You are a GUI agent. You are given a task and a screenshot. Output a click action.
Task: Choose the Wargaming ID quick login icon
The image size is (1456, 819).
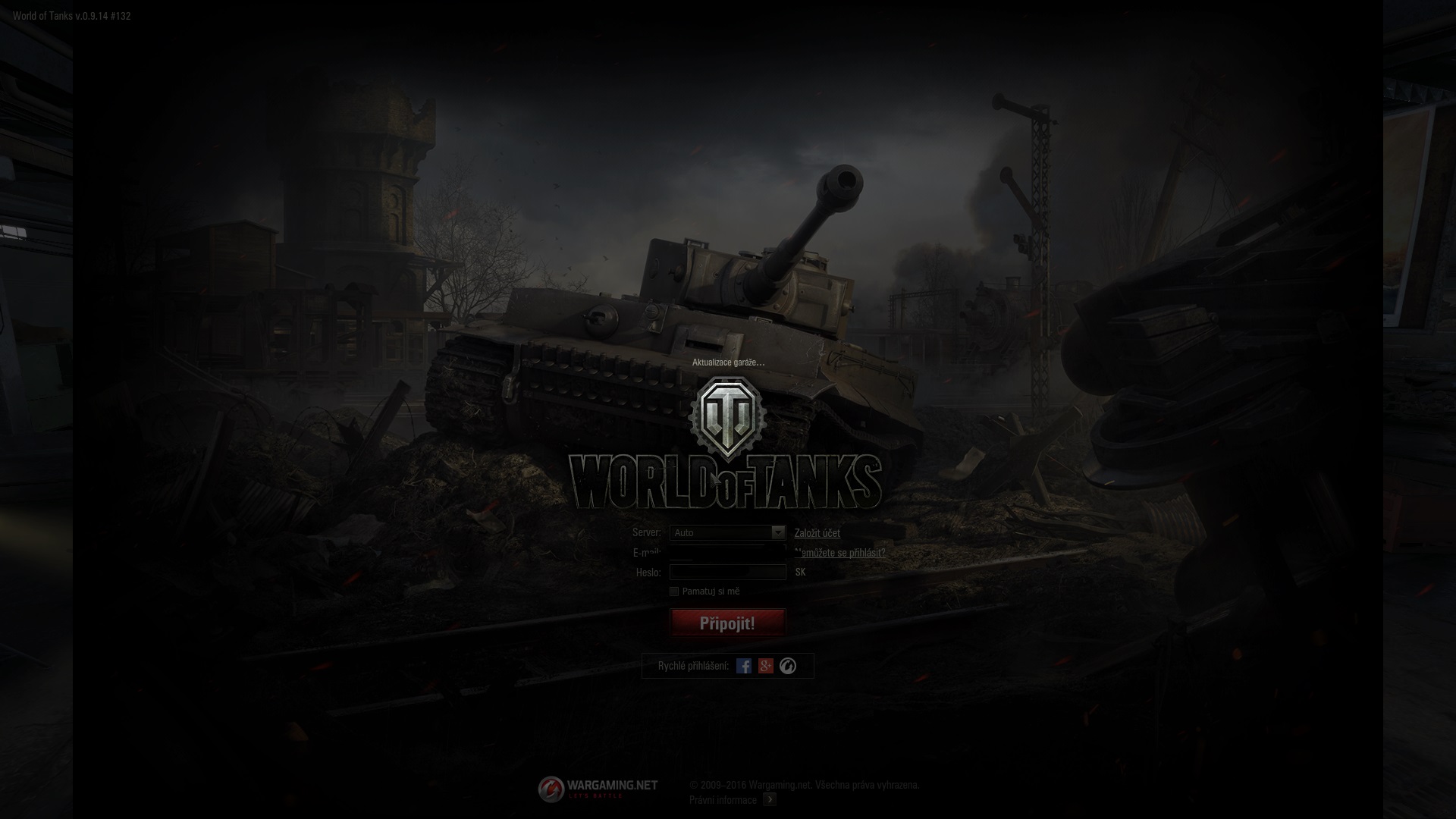tap(788, 666)
